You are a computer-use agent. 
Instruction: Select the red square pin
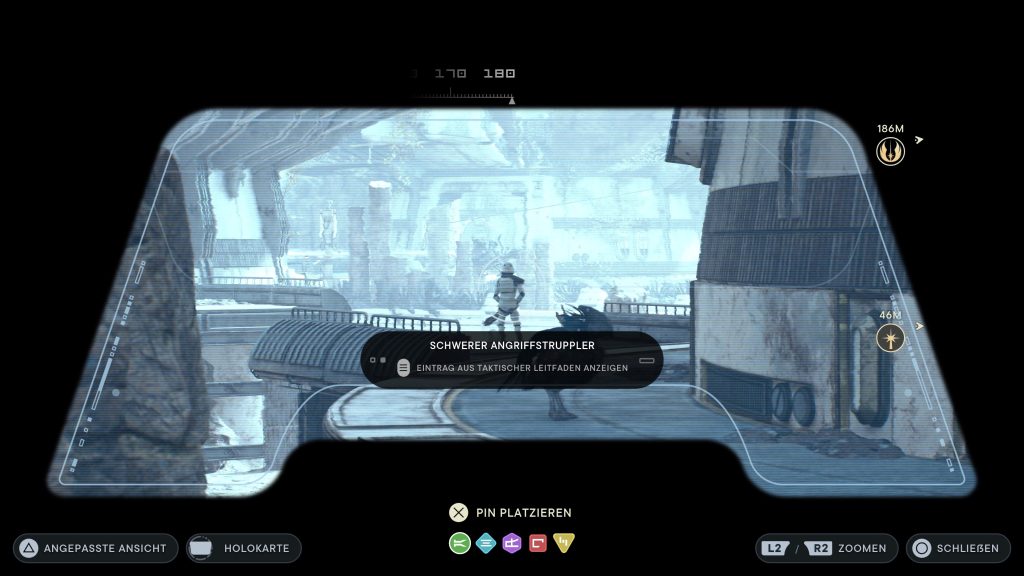tap(538, 543)
